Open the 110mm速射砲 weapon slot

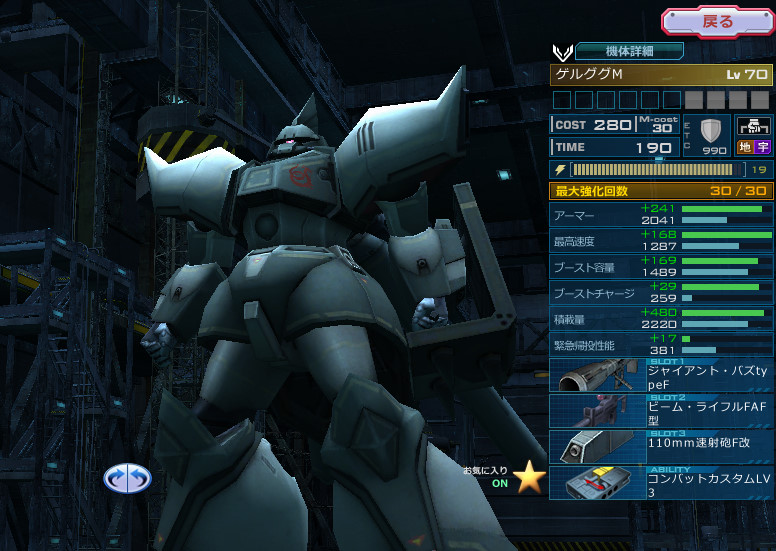click(x=661, y=446)
